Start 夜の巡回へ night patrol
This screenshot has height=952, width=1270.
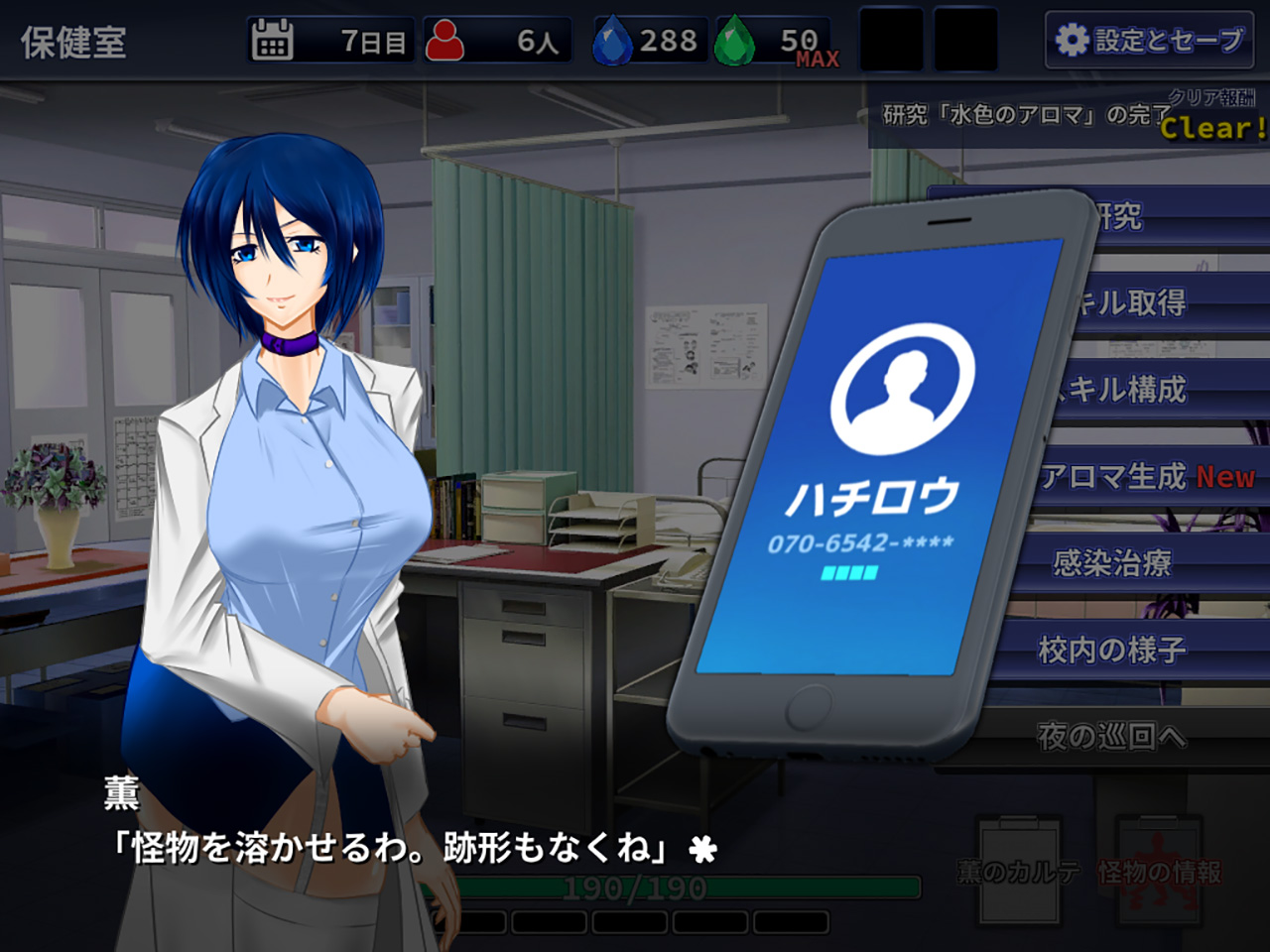1111,736
